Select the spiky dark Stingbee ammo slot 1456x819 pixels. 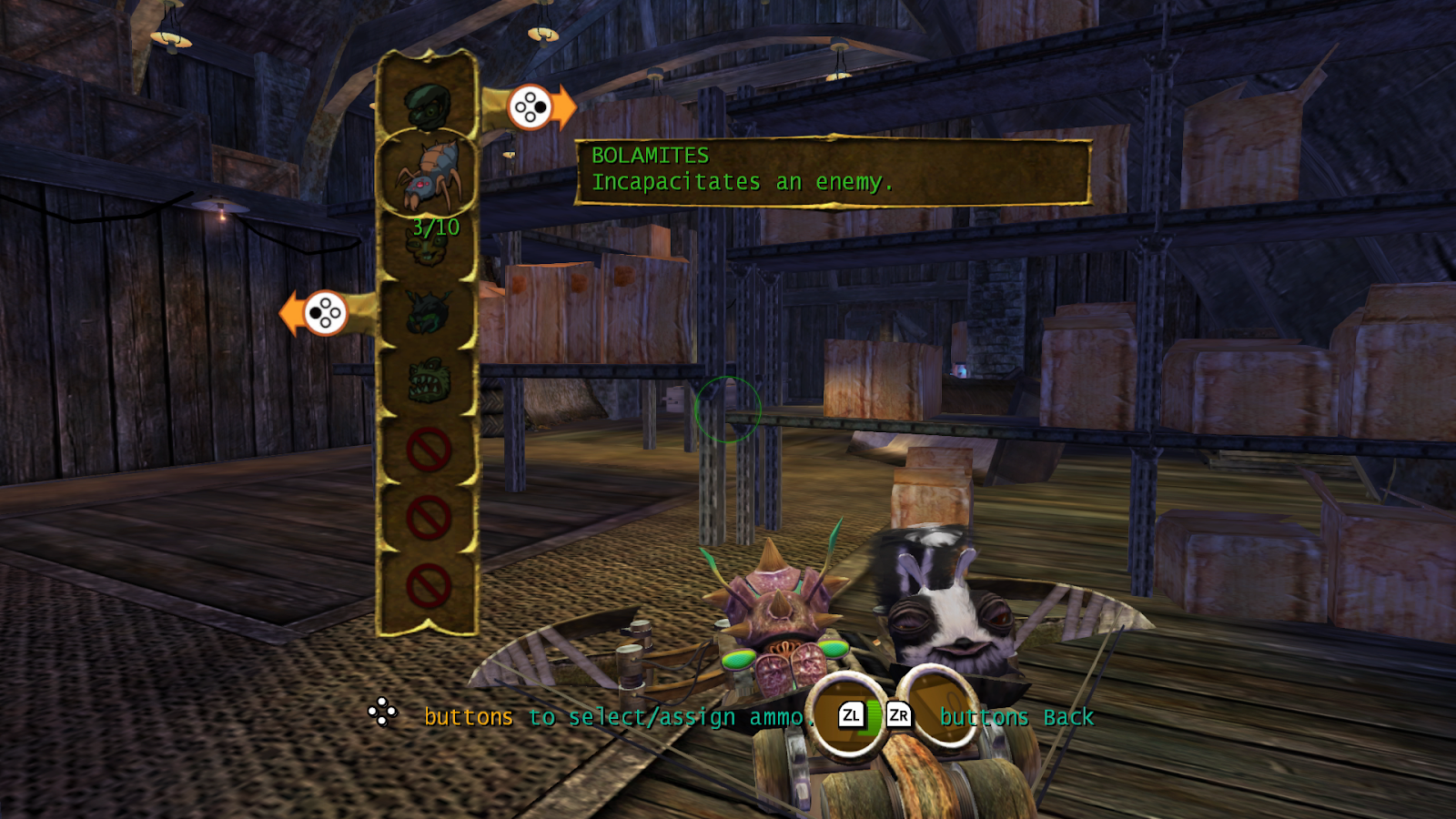(427, 313)
